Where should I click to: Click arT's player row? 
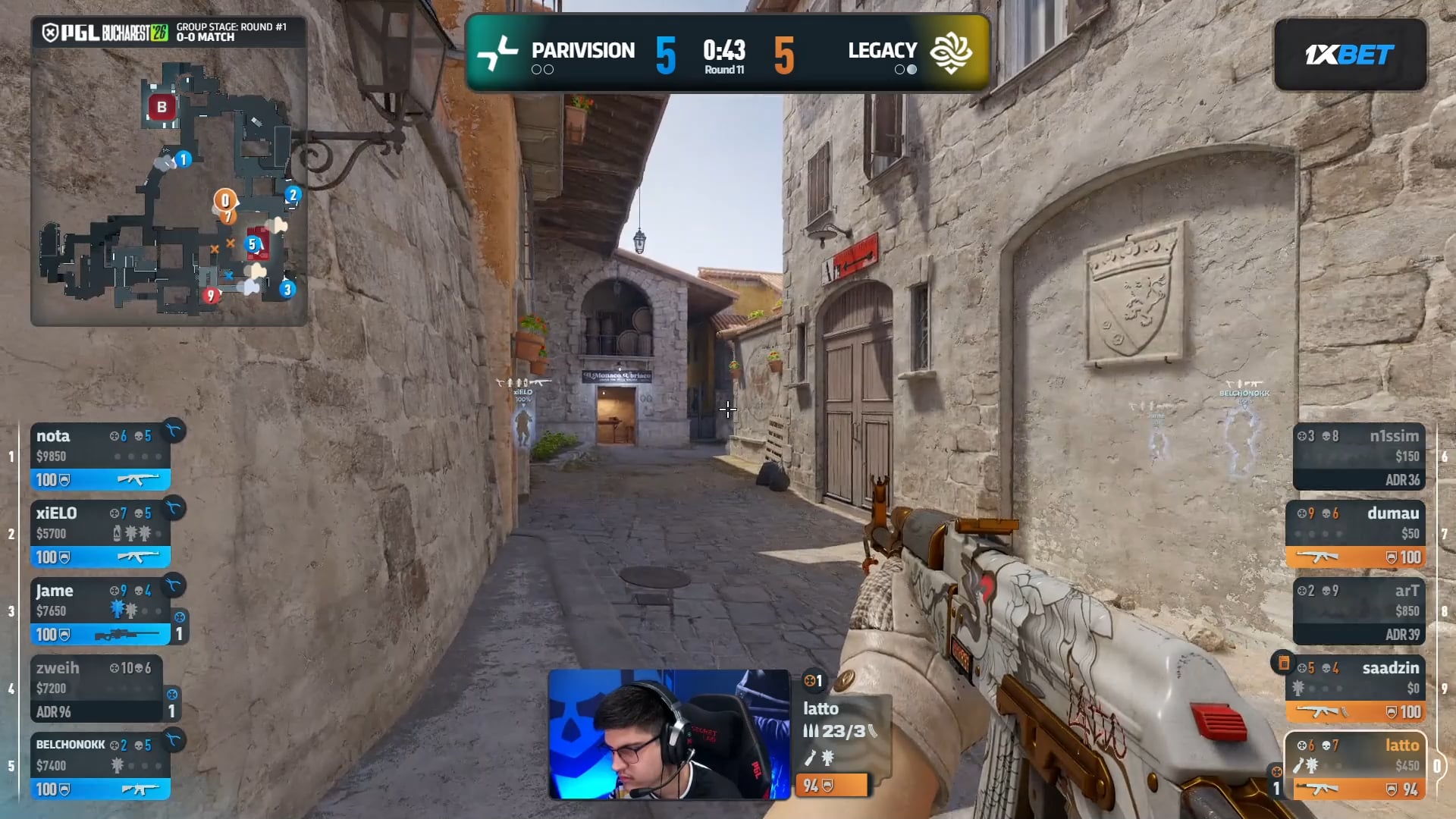point(1358,610)
